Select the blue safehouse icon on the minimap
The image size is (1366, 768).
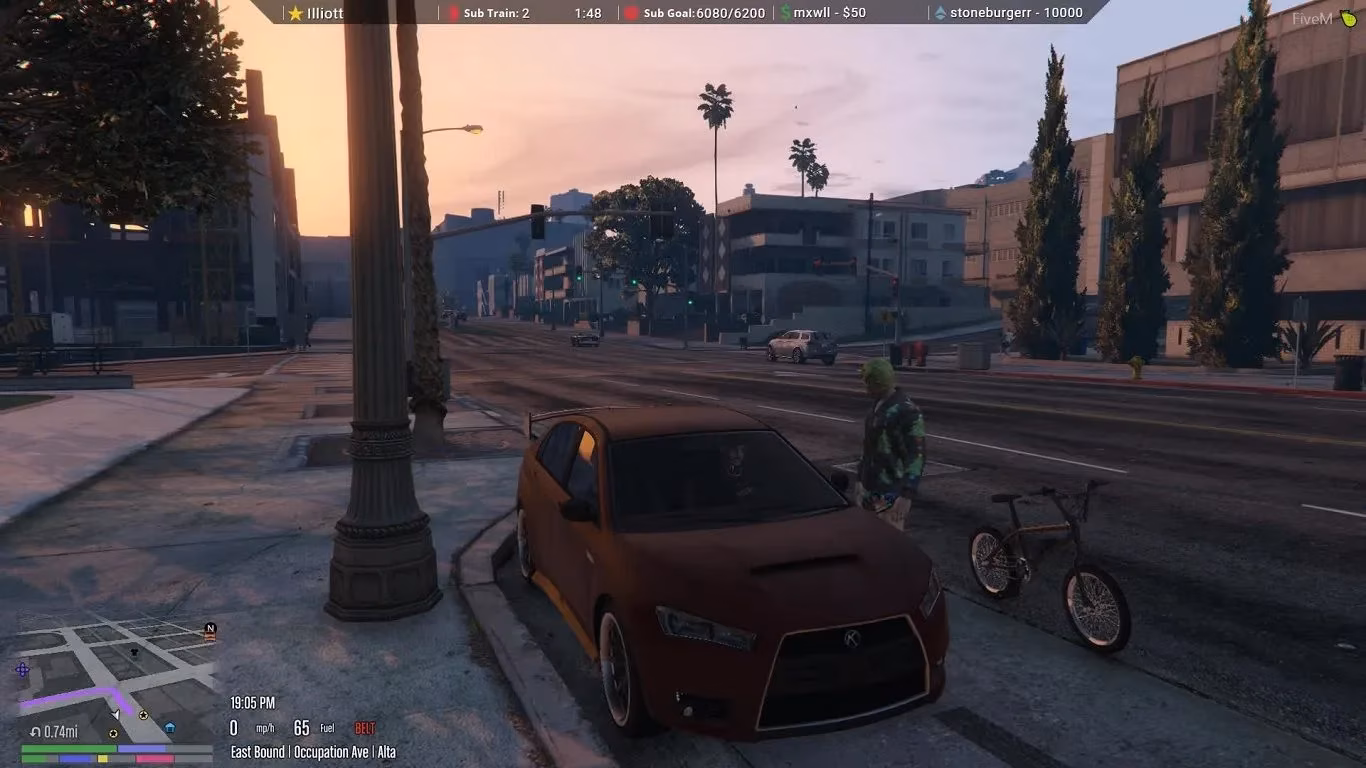(170, 726)
